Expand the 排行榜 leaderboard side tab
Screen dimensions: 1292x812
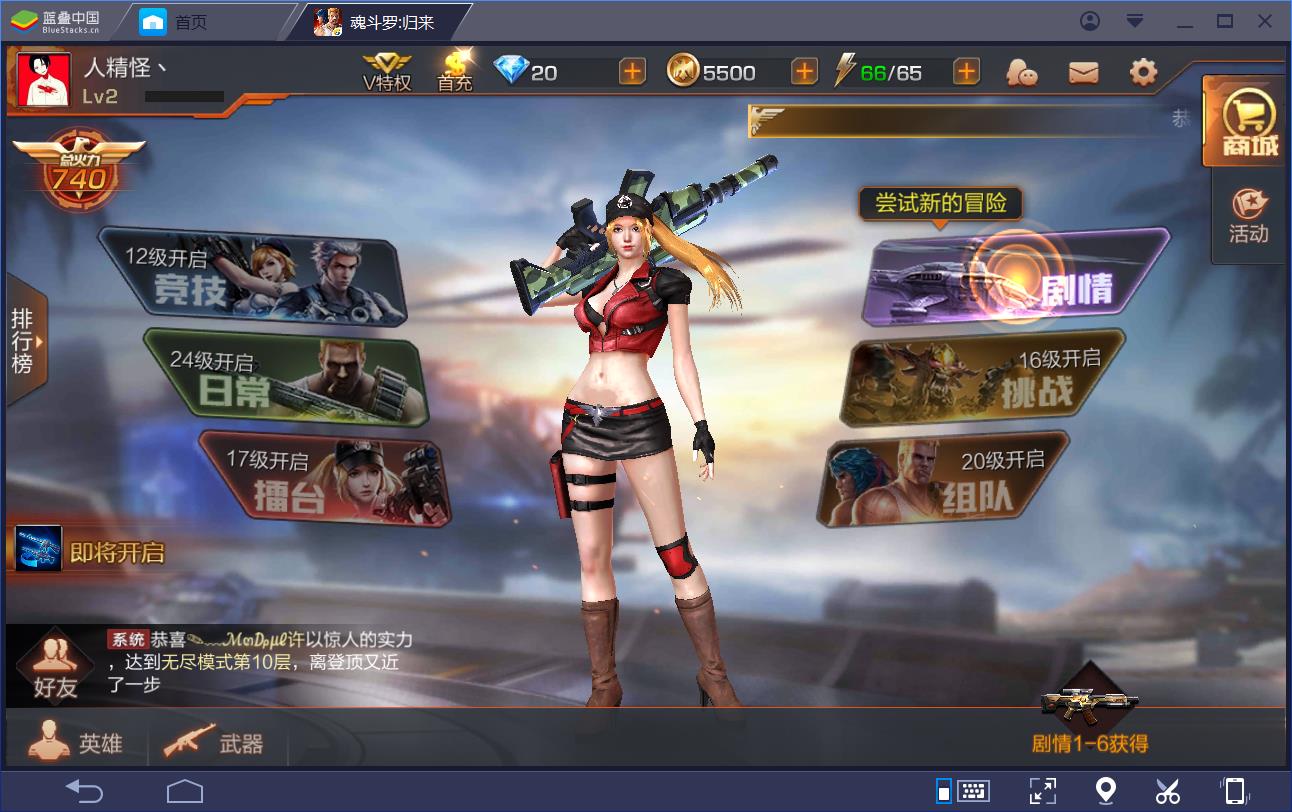click(x=23, y=340)
